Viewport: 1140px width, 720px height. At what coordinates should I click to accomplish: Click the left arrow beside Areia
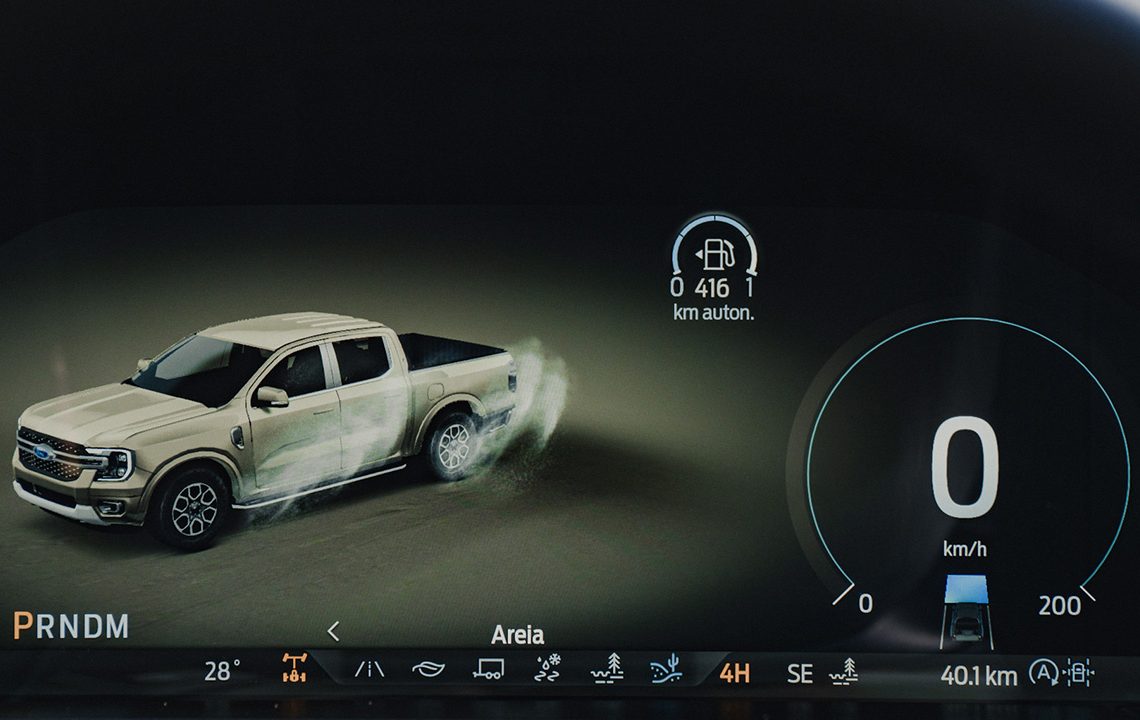point(333,631)
